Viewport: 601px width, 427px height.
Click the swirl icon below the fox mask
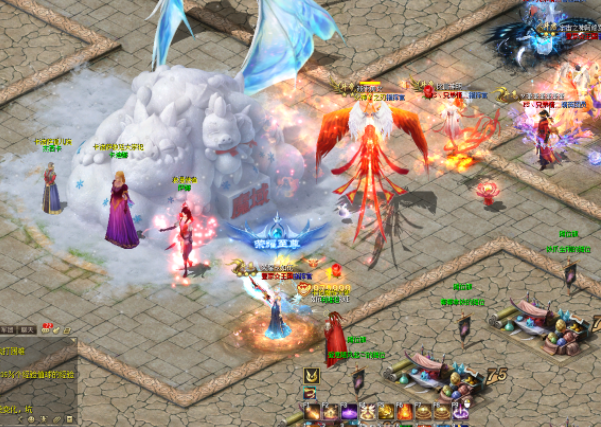(310, 393)
